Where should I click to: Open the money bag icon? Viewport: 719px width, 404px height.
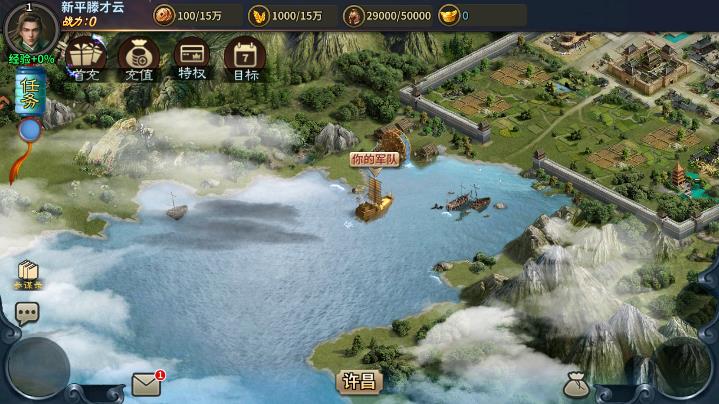tap(576, 384)
